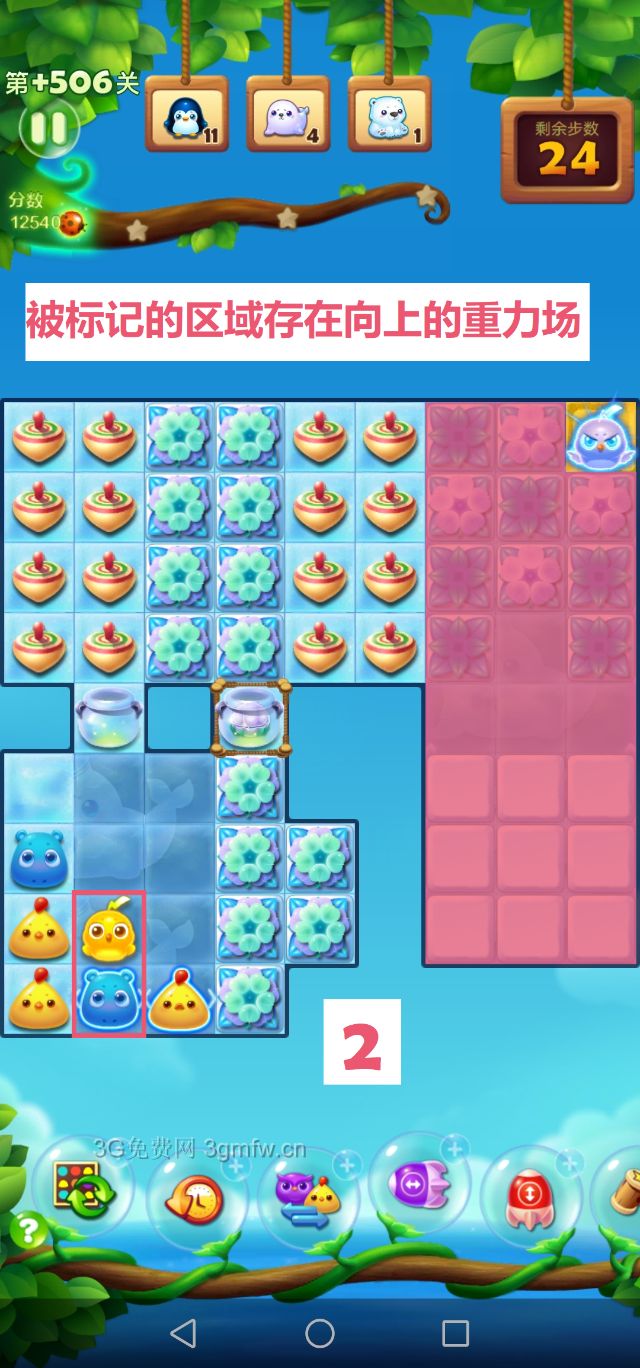Tap the seal objective sign

pos(288,115)
